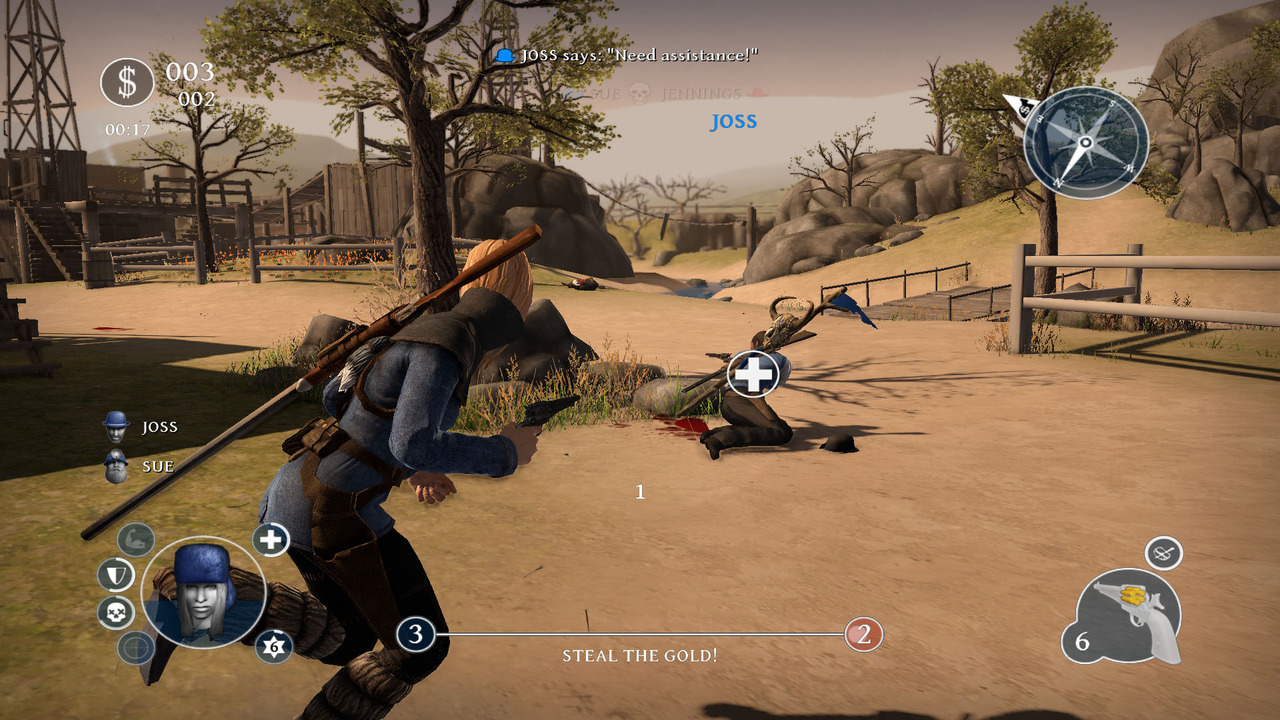
Task: Activate the shield ability icon
Action: pos(116,575)
